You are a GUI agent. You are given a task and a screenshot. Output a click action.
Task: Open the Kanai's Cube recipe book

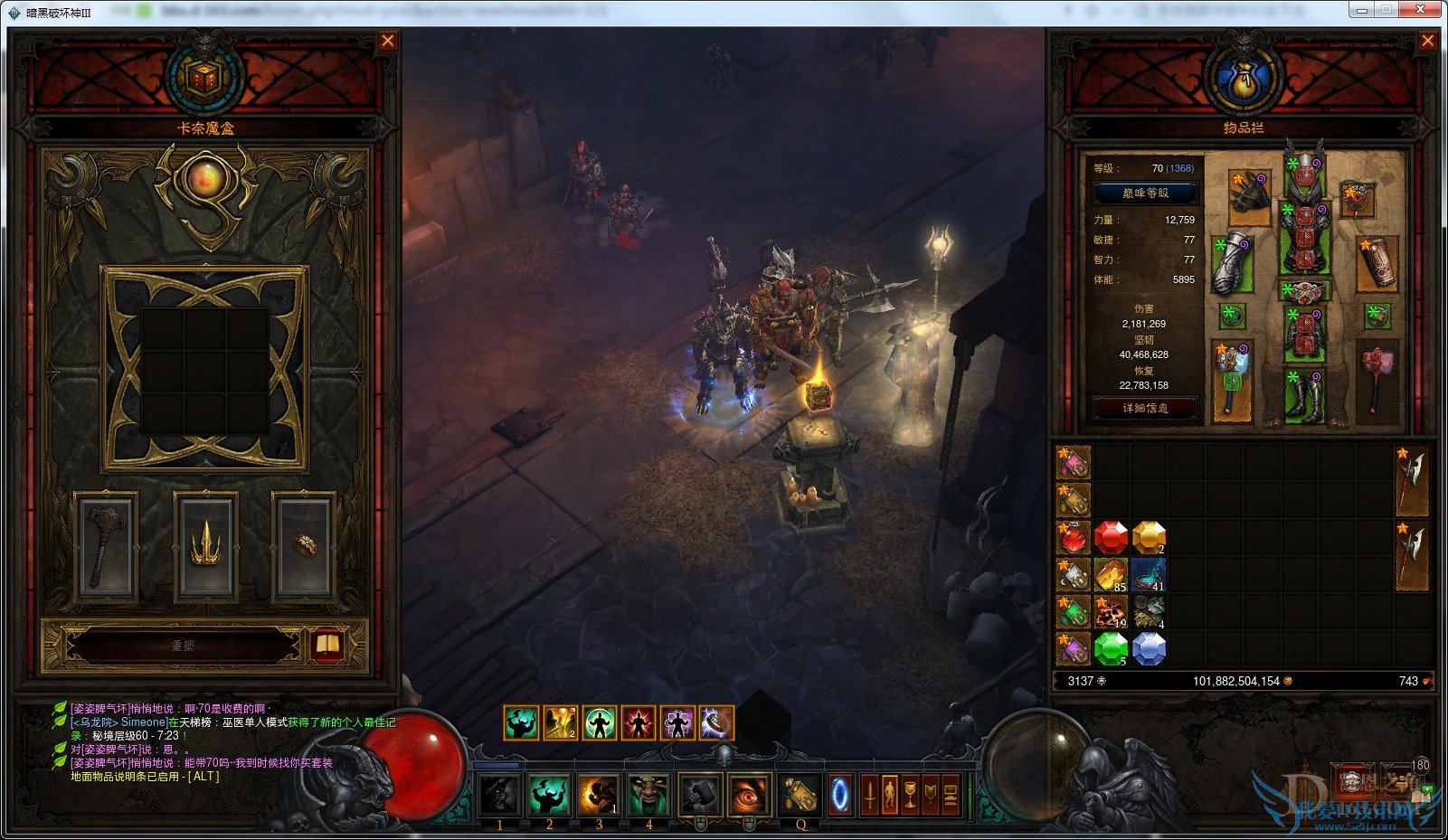[x=327, y=645]
